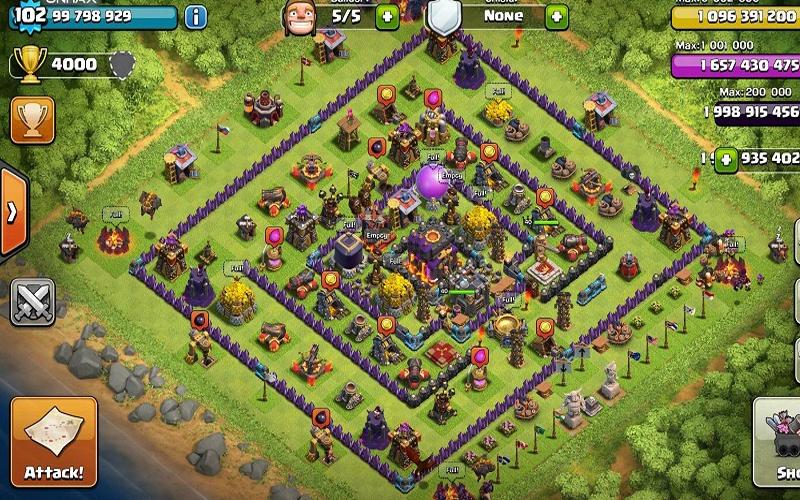Tap the Attack! button
Viewport: 800px width, 500px height.
click(x=54, y=442)
